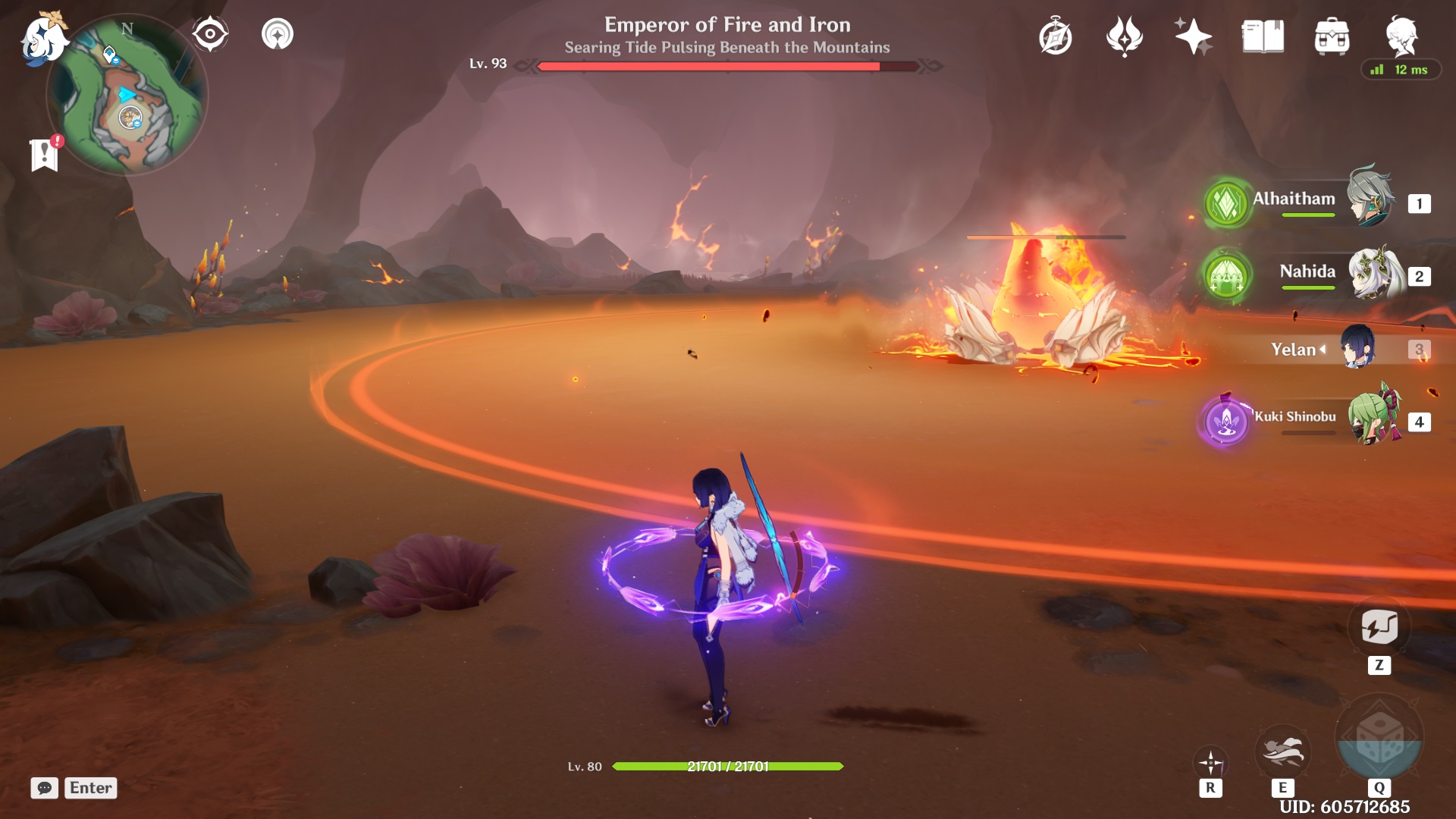Viewport: 1456px width, 819px height.
Task: Open the inventory backpack icon
Action: click(1332, 36)
